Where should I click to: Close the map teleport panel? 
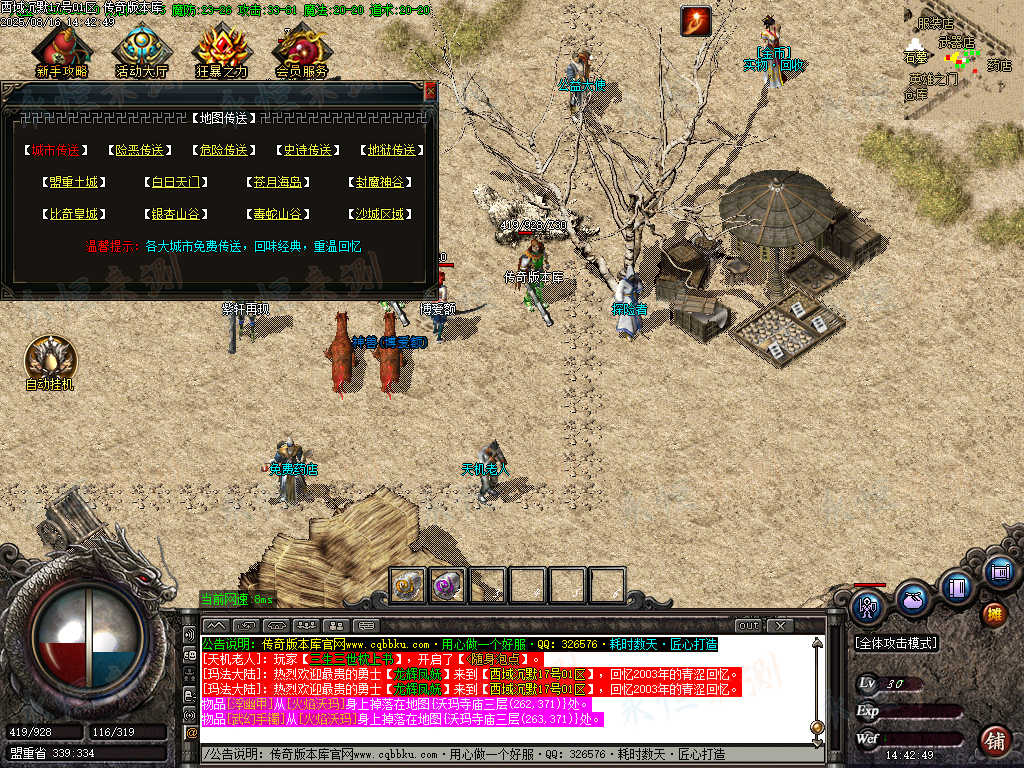point(431,90)
